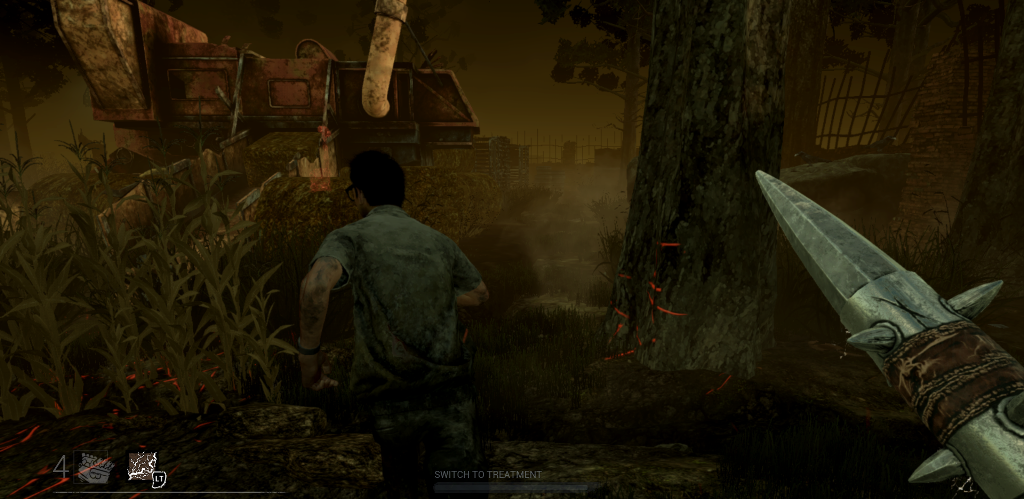
Task: Select the electric shock power icon
Action: click(141, 466)
